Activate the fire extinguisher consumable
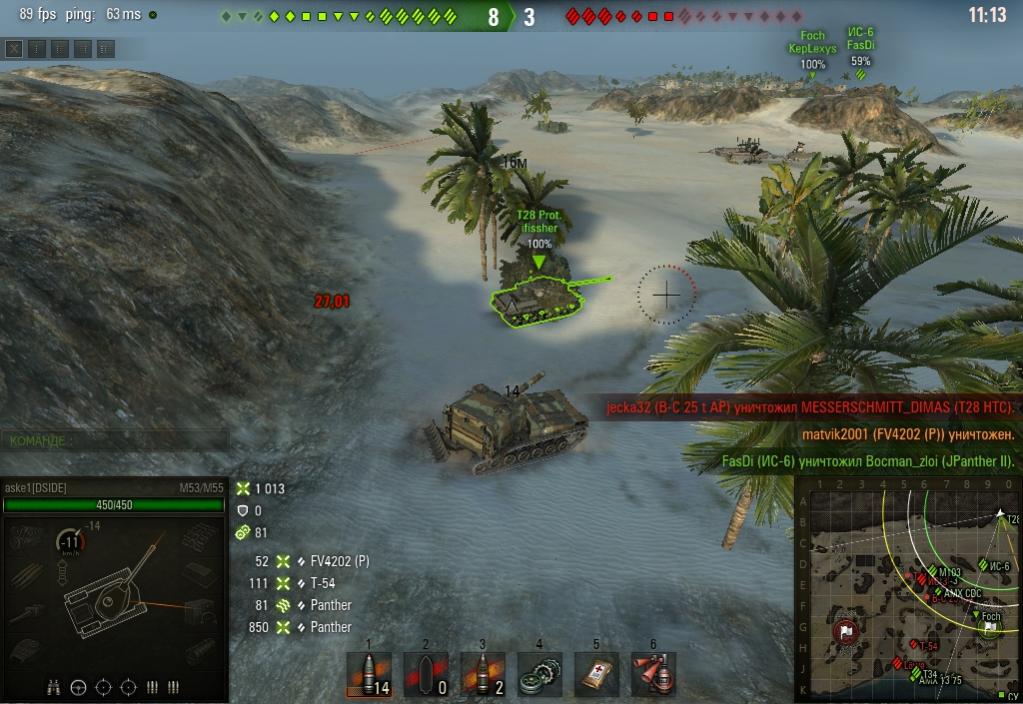1023x704 pixels. (x=653, y=675)
